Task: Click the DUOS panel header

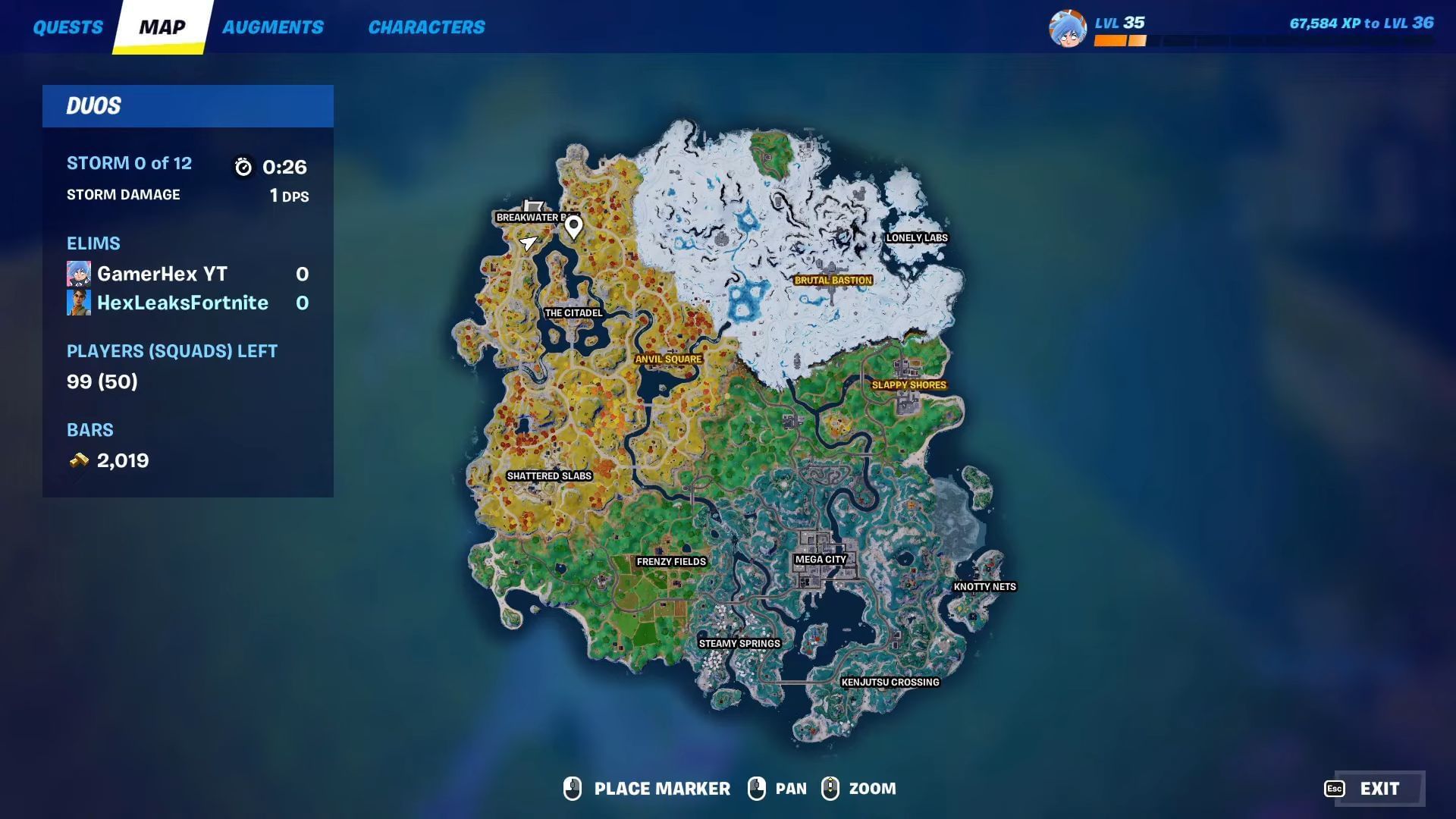Action: tap(93, 106)
